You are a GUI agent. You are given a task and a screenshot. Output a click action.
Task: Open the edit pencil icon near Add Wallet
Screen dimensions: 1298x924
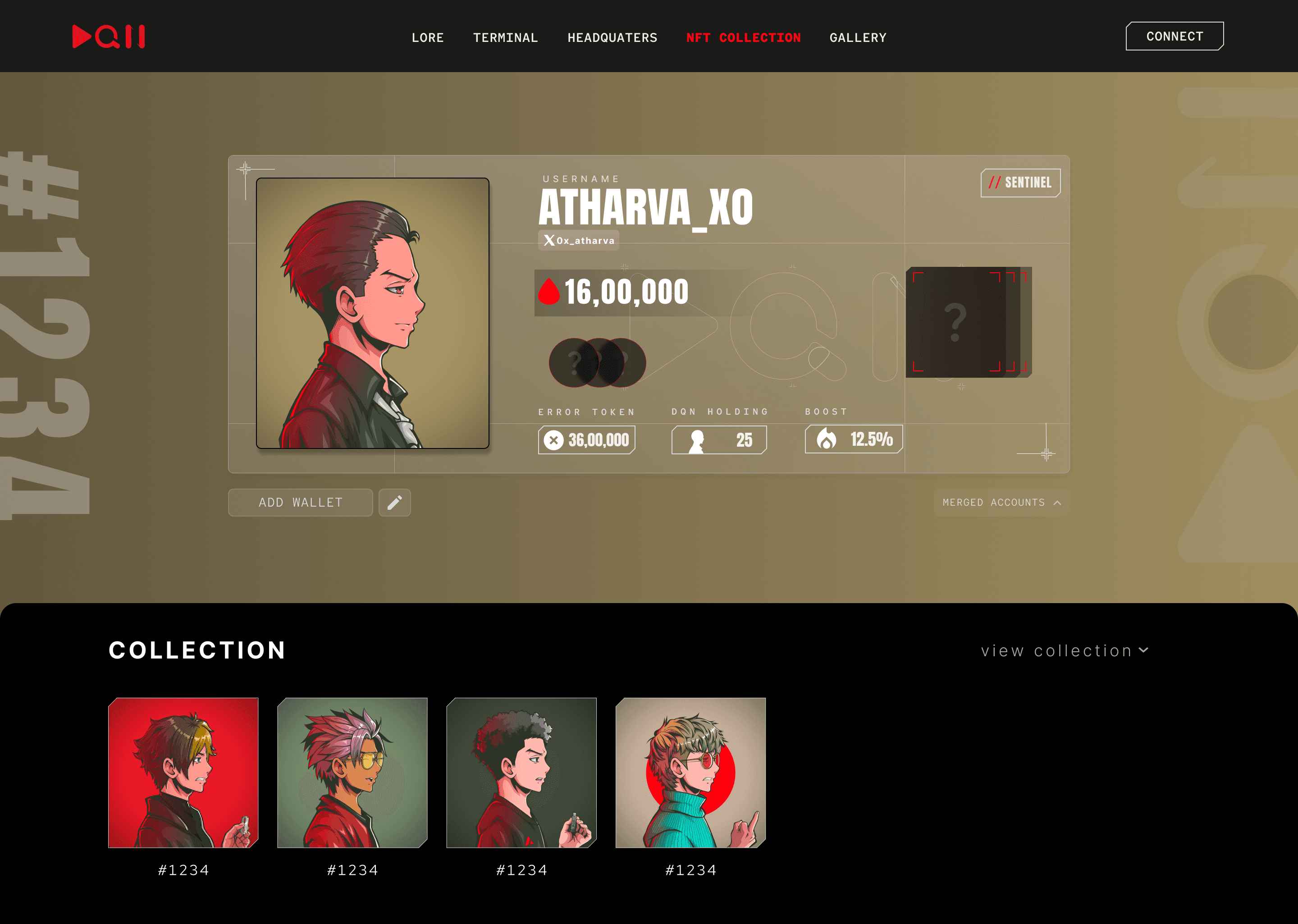coord(395,503)
